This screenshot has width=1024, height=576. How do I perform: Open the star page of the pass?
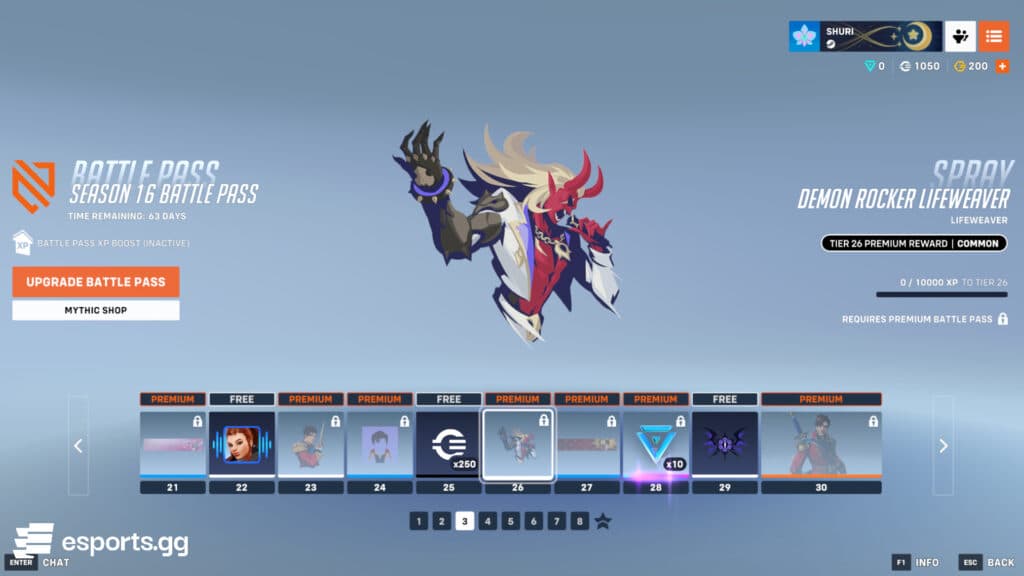(603, 521)
